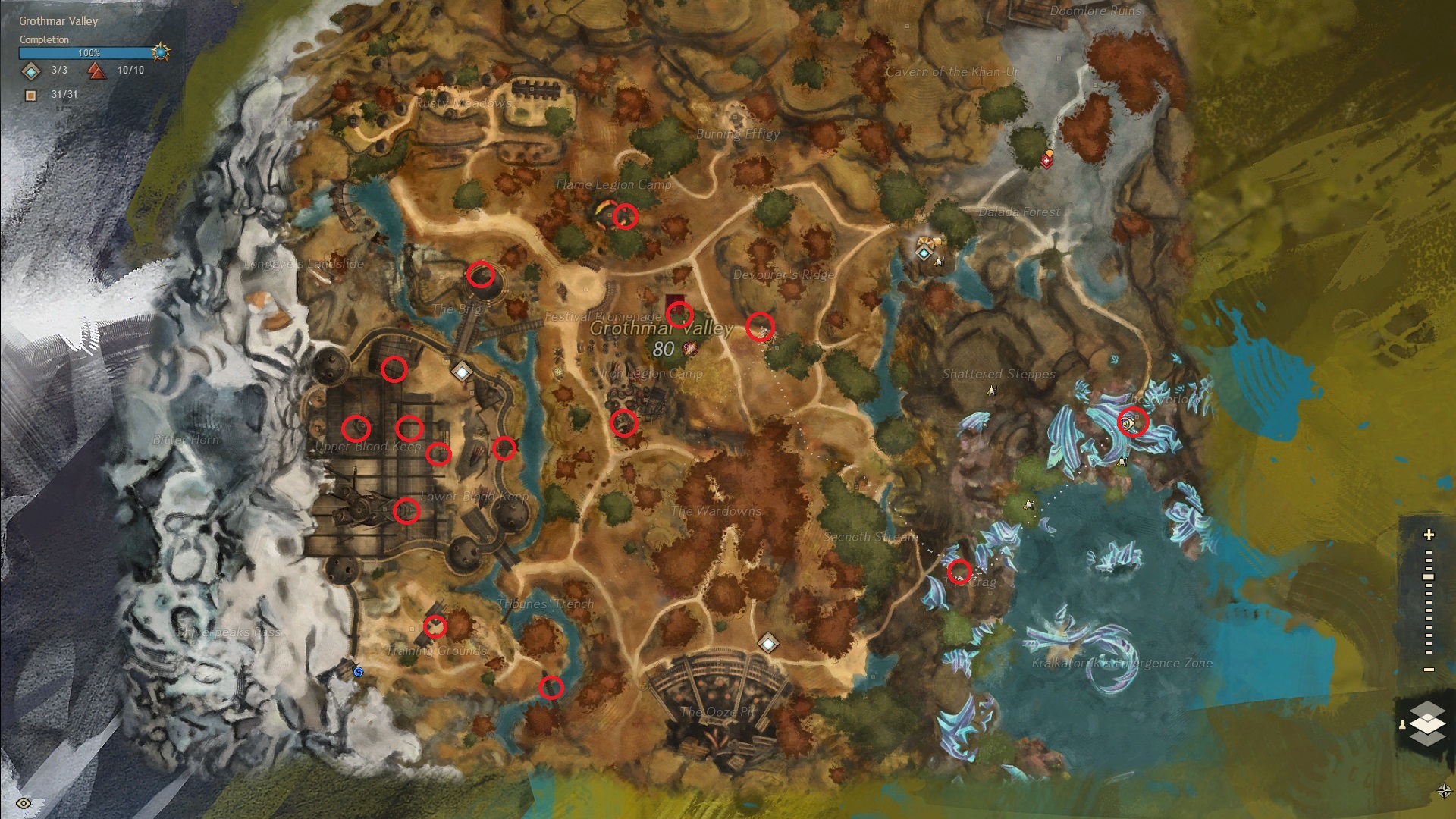This screenshot has width=1456, height=819.
Task: Click the map completion star reward icon
Action: click(161, 52)
